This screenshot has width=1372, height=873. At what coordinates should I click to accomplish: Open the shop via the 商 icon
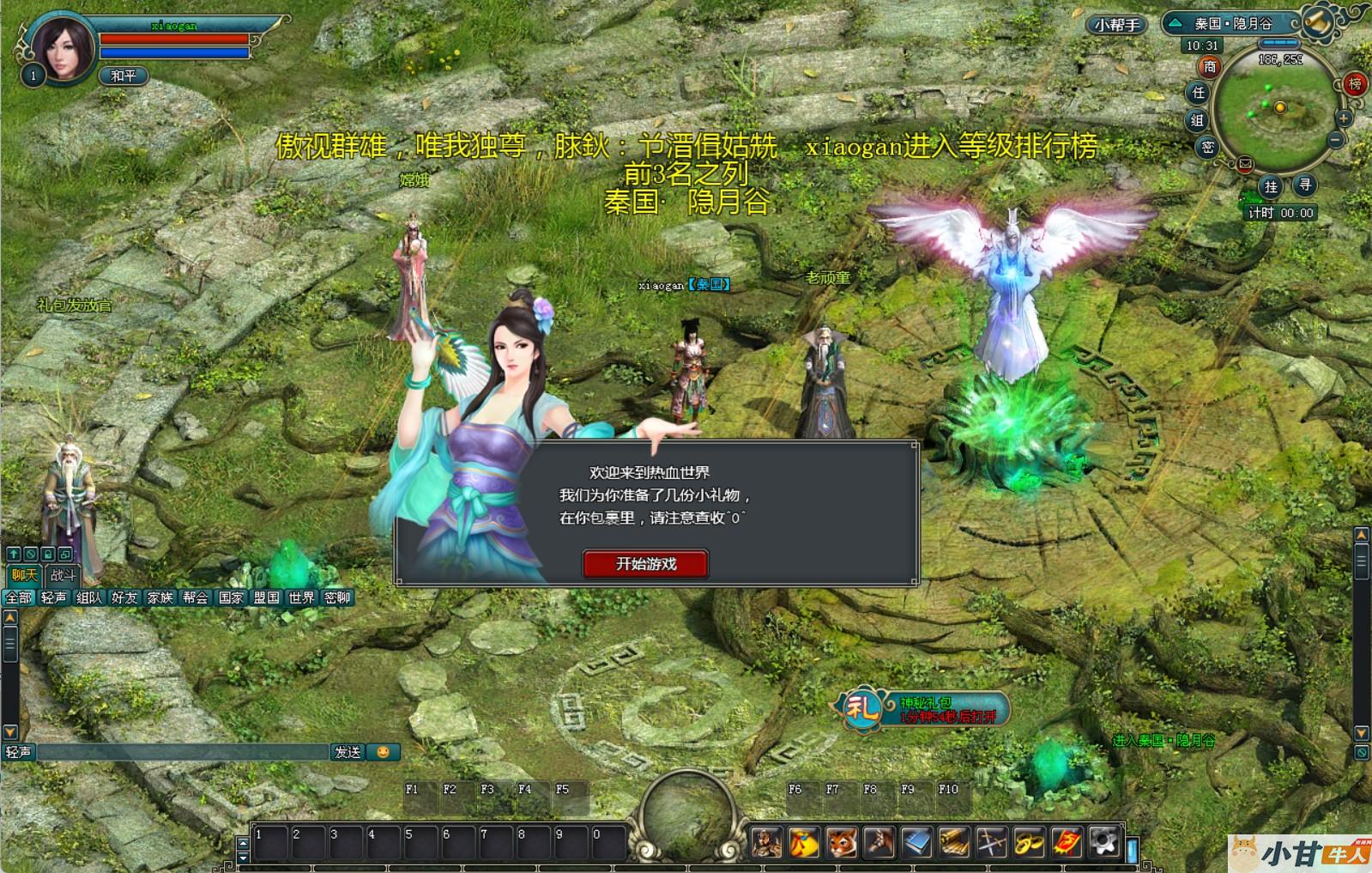point(1209,66)
